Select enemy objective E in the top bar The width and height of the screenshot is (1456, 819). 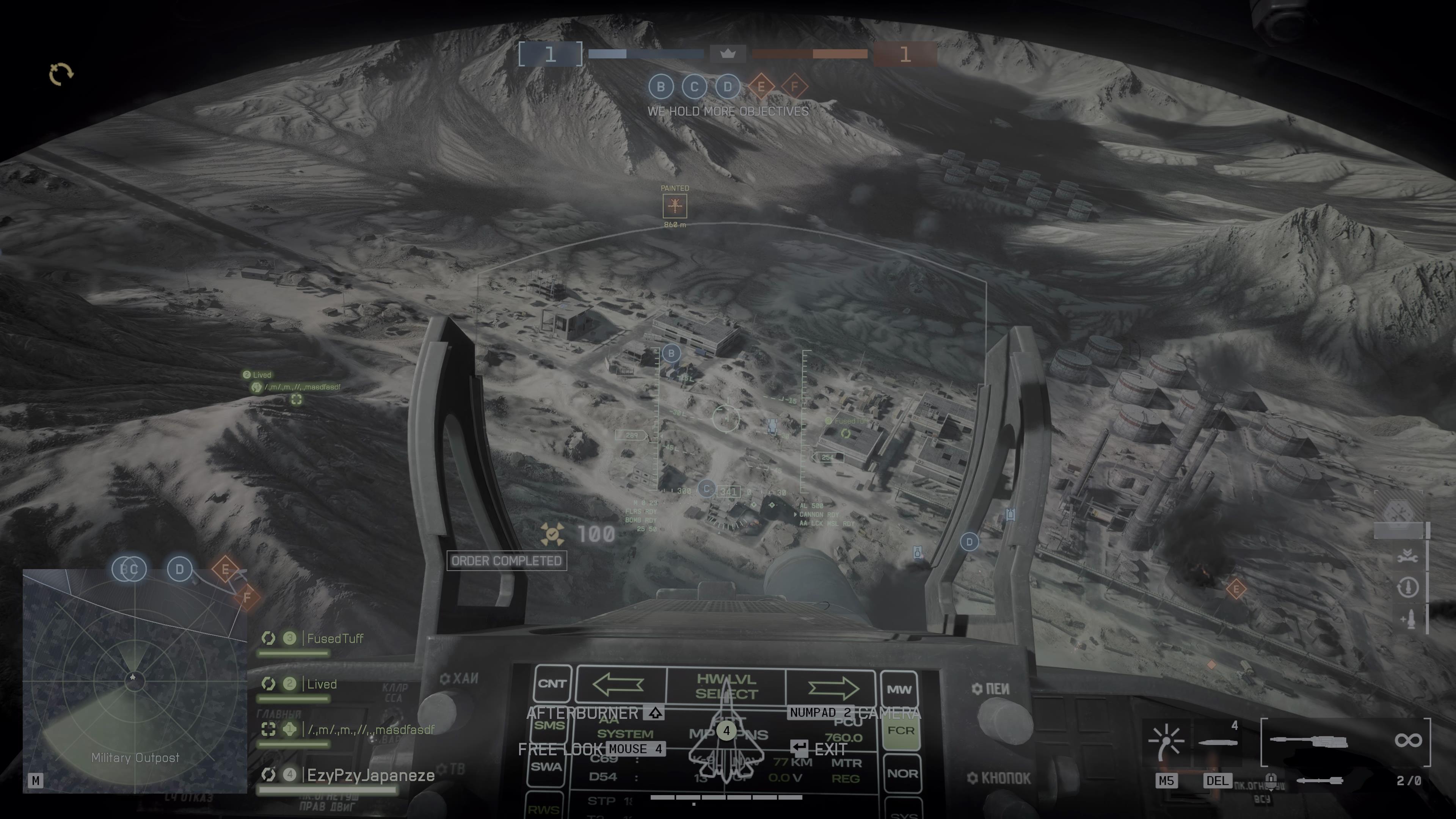click(761, 87)
